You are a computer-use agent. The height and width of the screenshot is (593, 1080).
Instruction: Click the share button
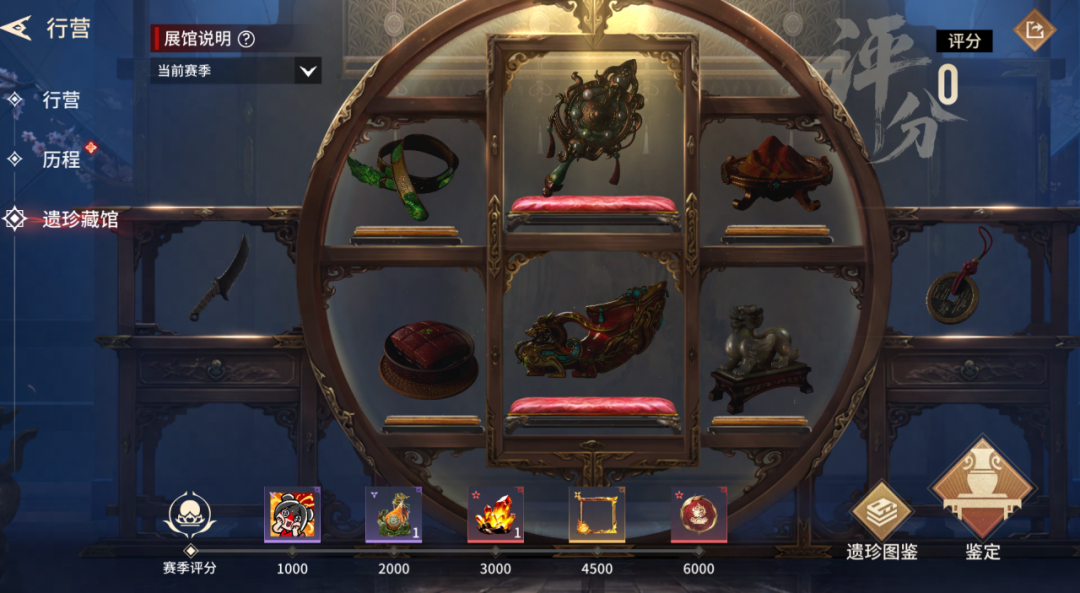pos(1034,30)
